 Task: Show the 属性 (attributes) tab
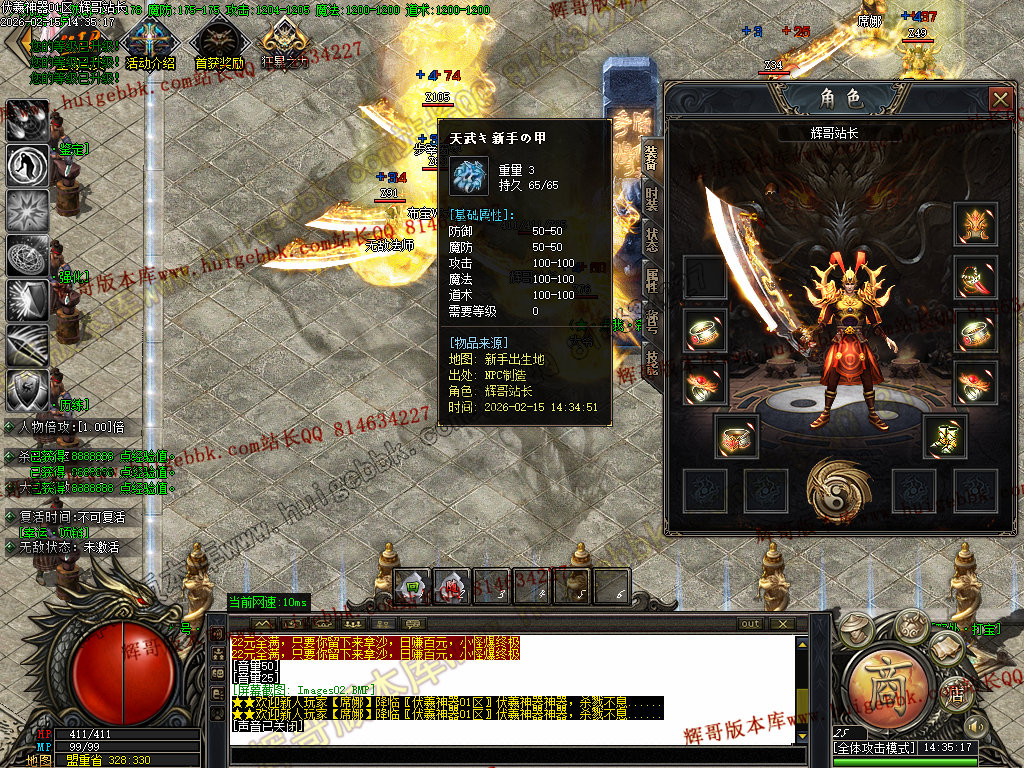652,281
